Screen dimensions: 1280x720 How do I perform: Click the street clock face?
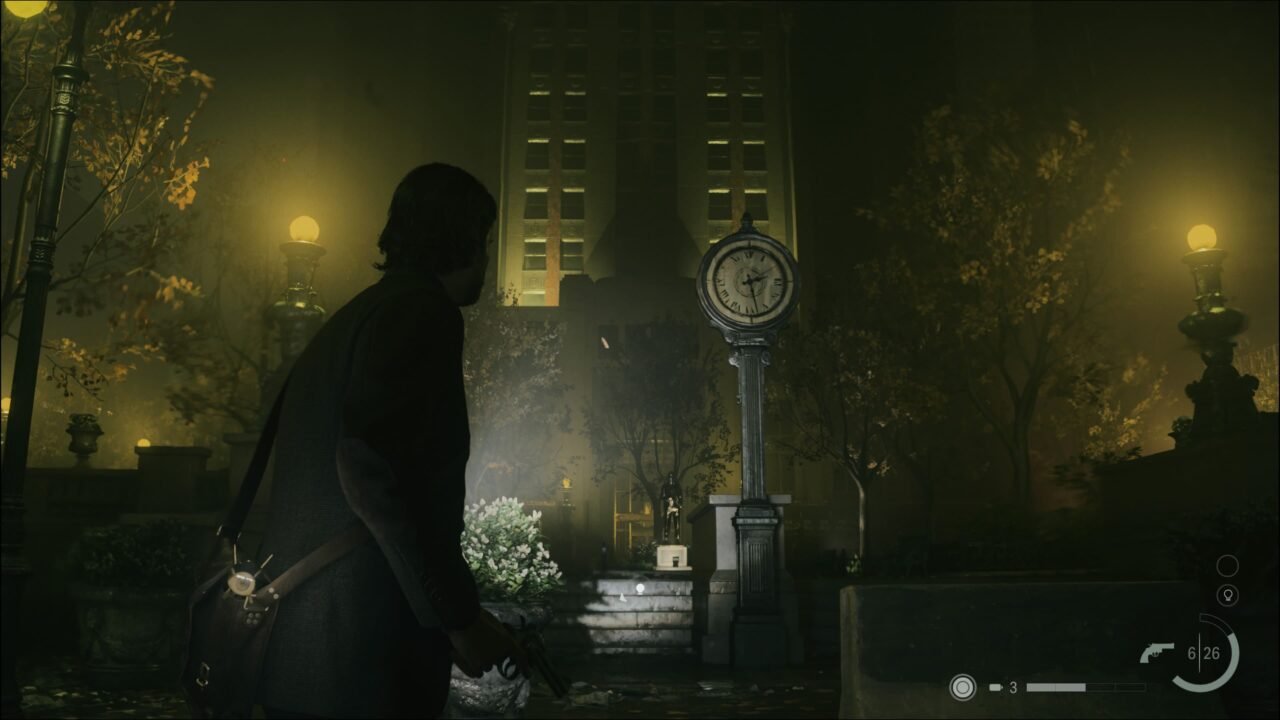pos(748,277)
